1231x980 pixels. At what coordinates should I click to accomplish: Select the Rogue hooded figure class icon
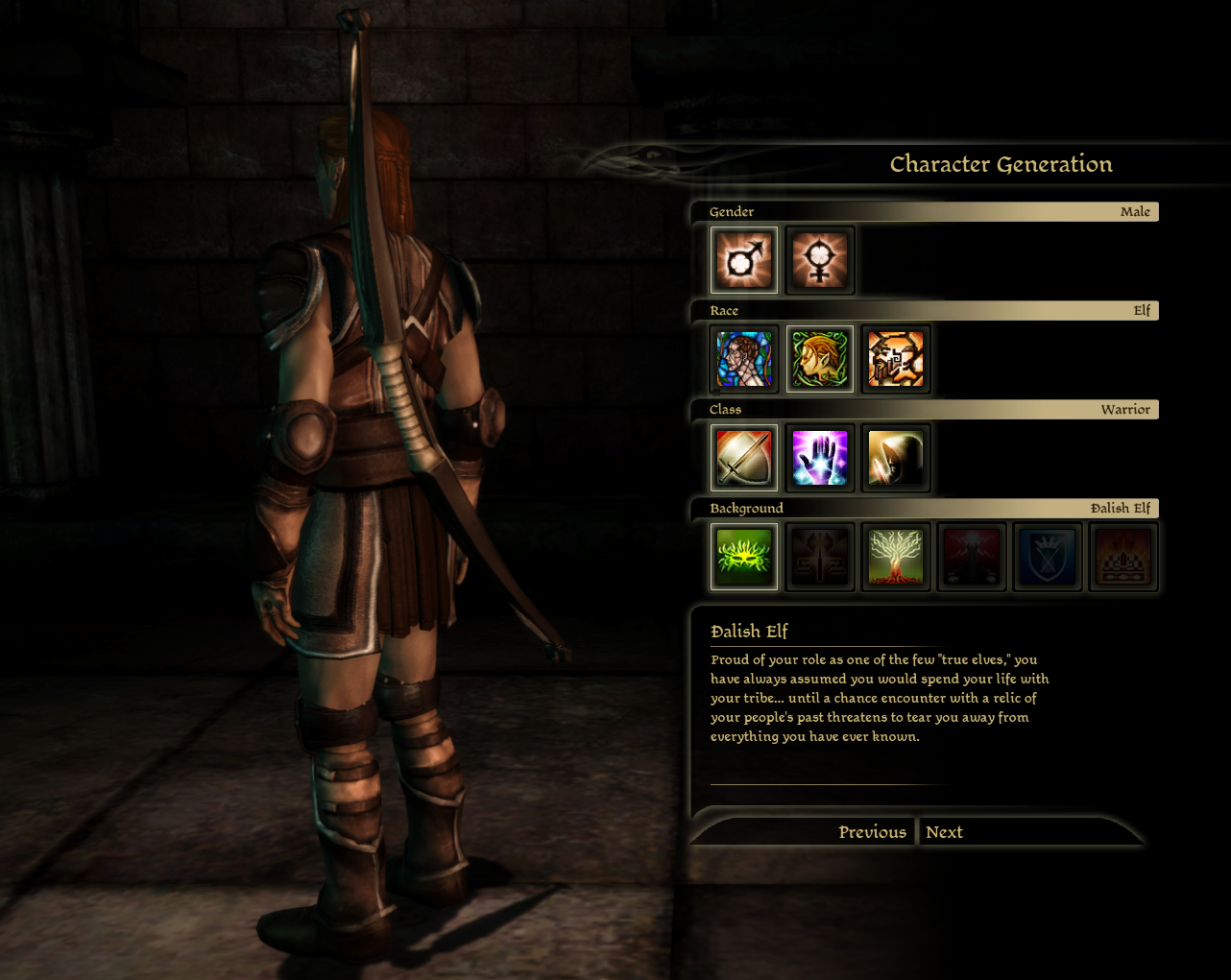coord(895,457)
